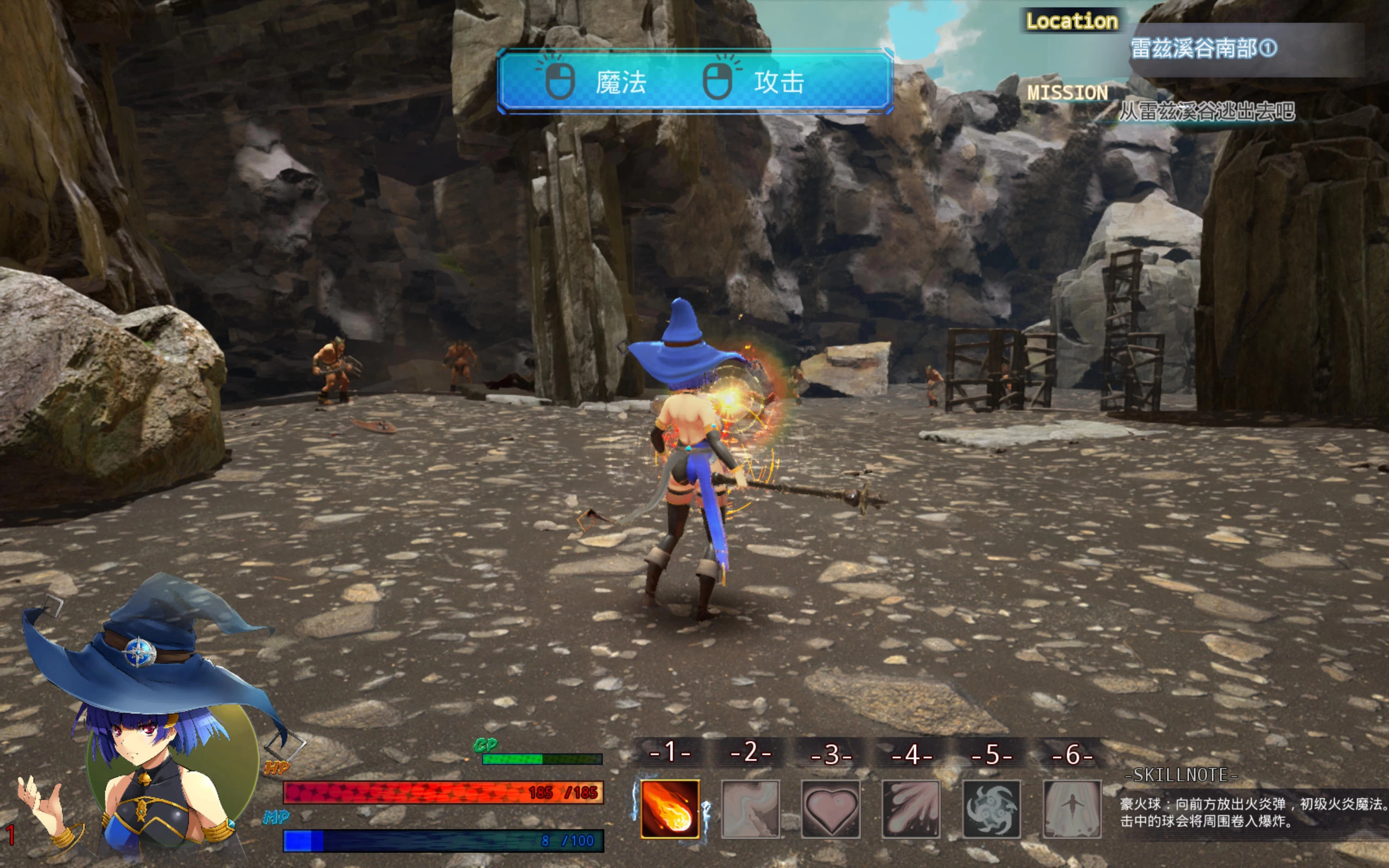1389x868 pixels.
Task: Activate the fireball skill icon
Action: click(x=670, y=809)
